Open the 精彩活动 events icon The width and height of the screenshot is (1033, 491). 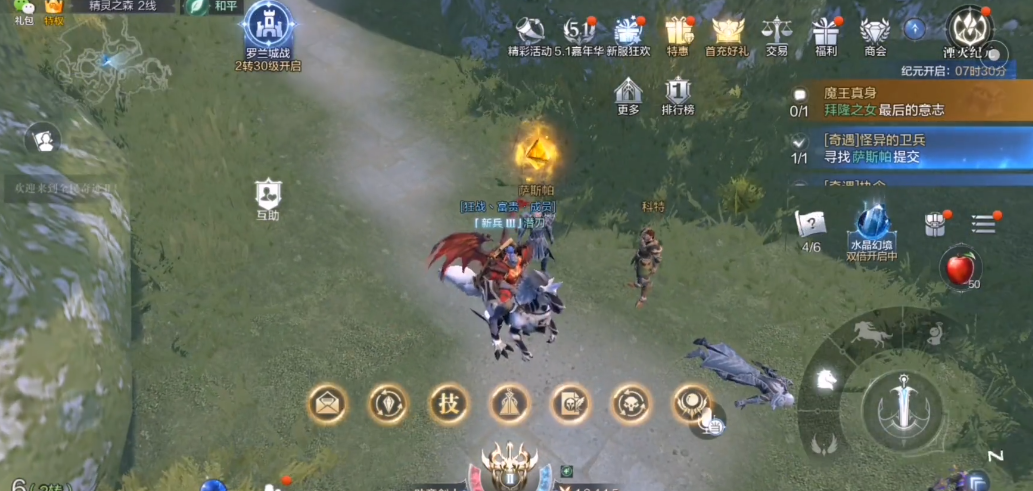(528, 33)
